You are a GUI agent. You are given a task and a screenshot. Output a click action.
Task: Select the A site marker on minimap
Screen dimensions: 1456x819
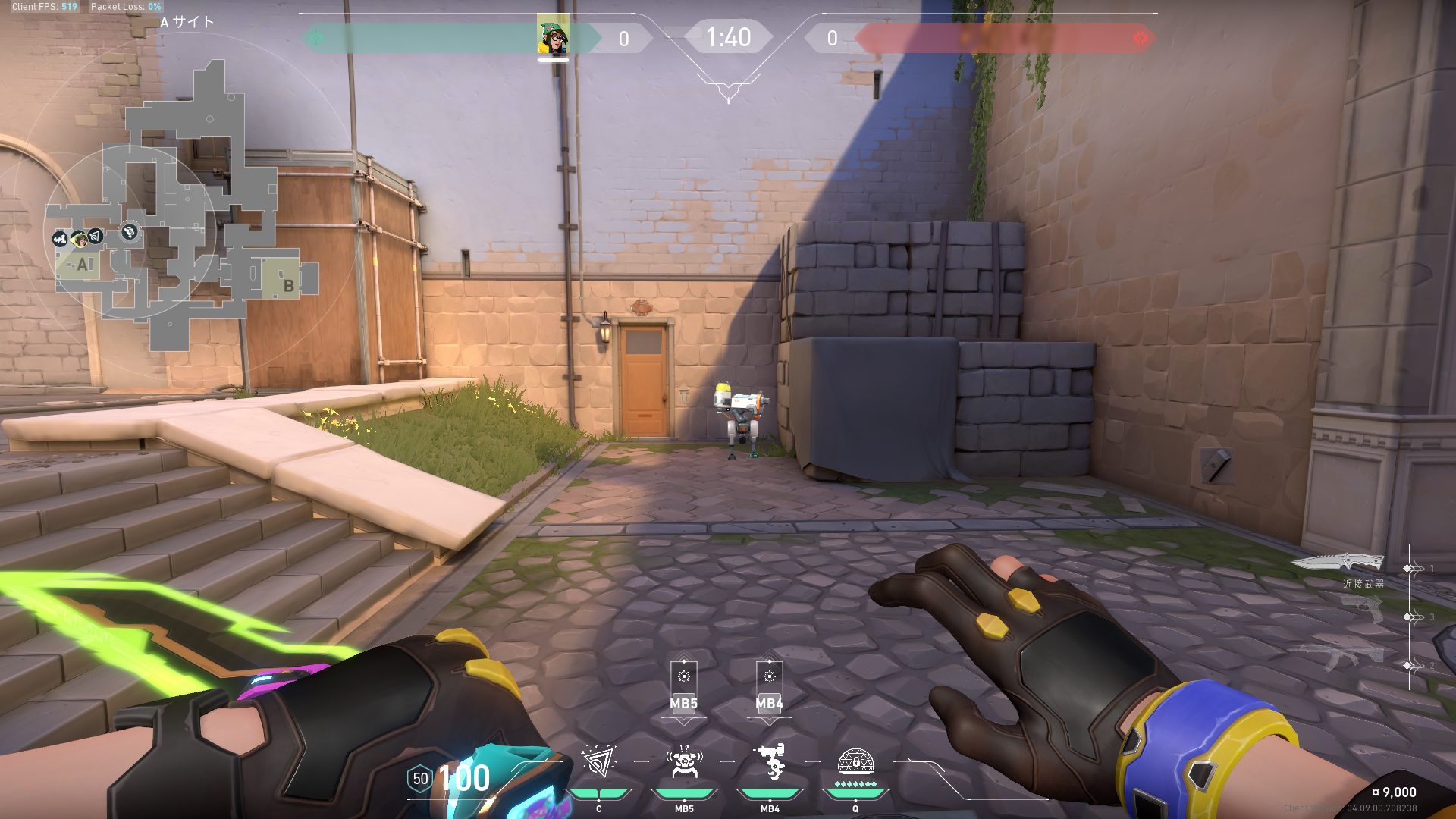tap(83, 265)
